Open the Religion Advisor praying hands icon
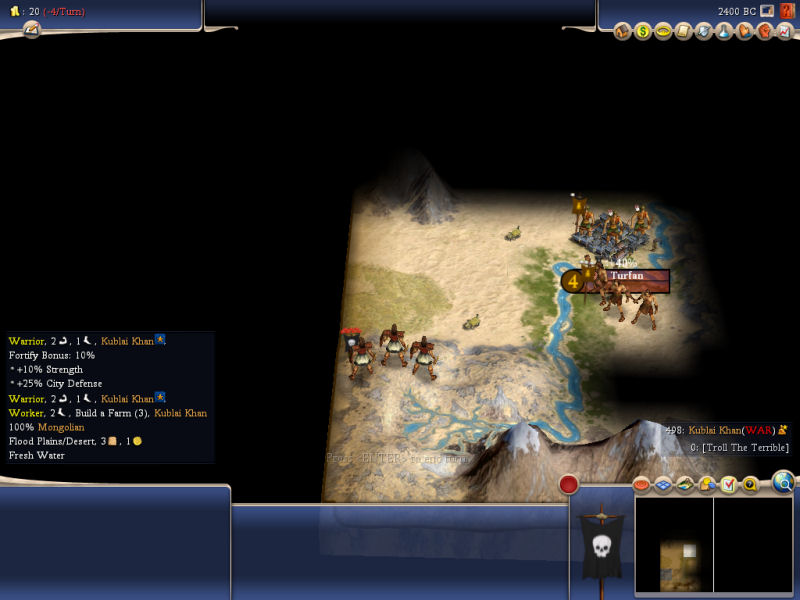800x600 pixels. (x=744, y=32)
